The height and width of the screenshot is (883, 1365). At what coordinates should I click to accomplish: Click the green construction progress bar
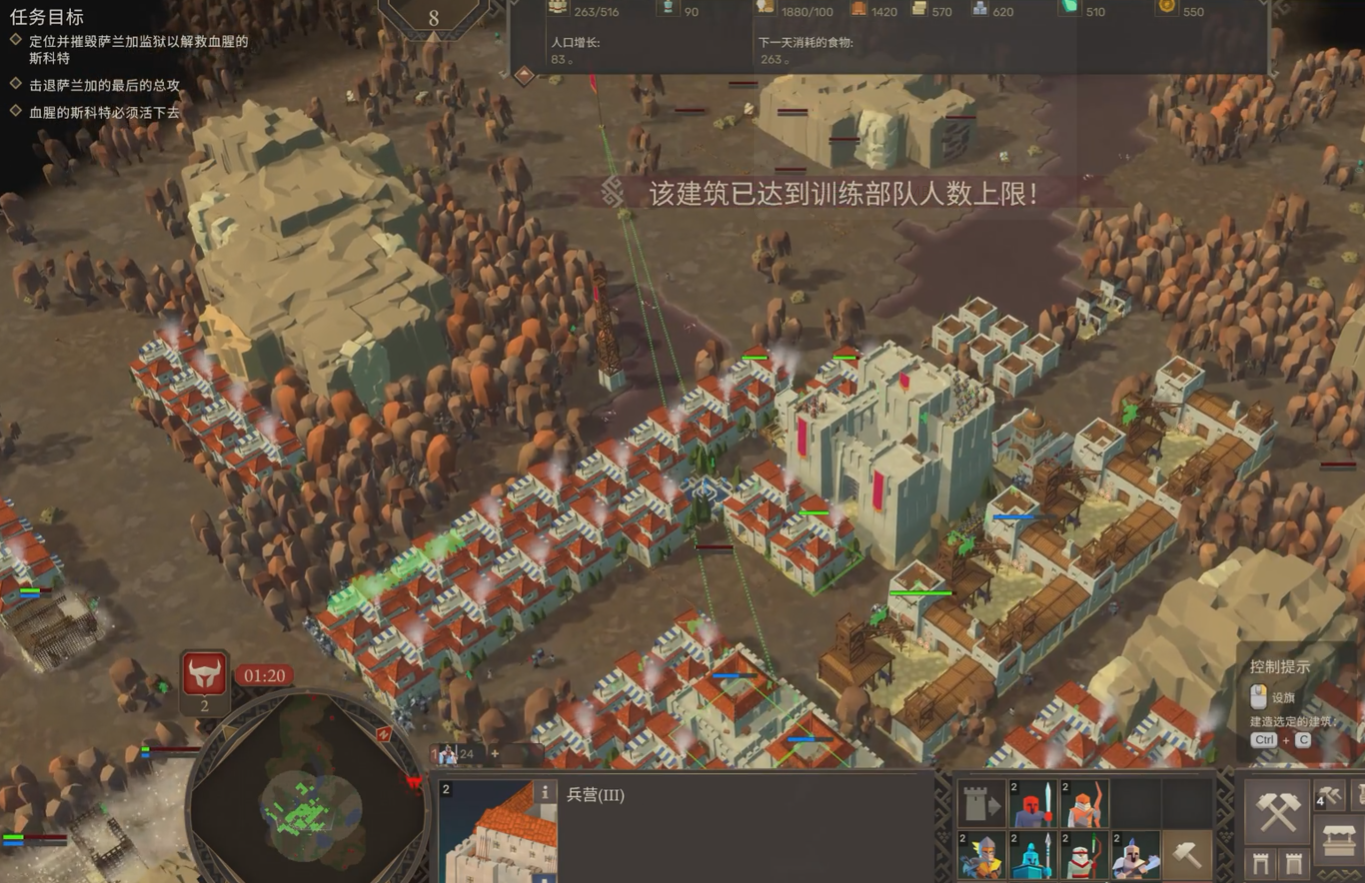pos(920,592)
